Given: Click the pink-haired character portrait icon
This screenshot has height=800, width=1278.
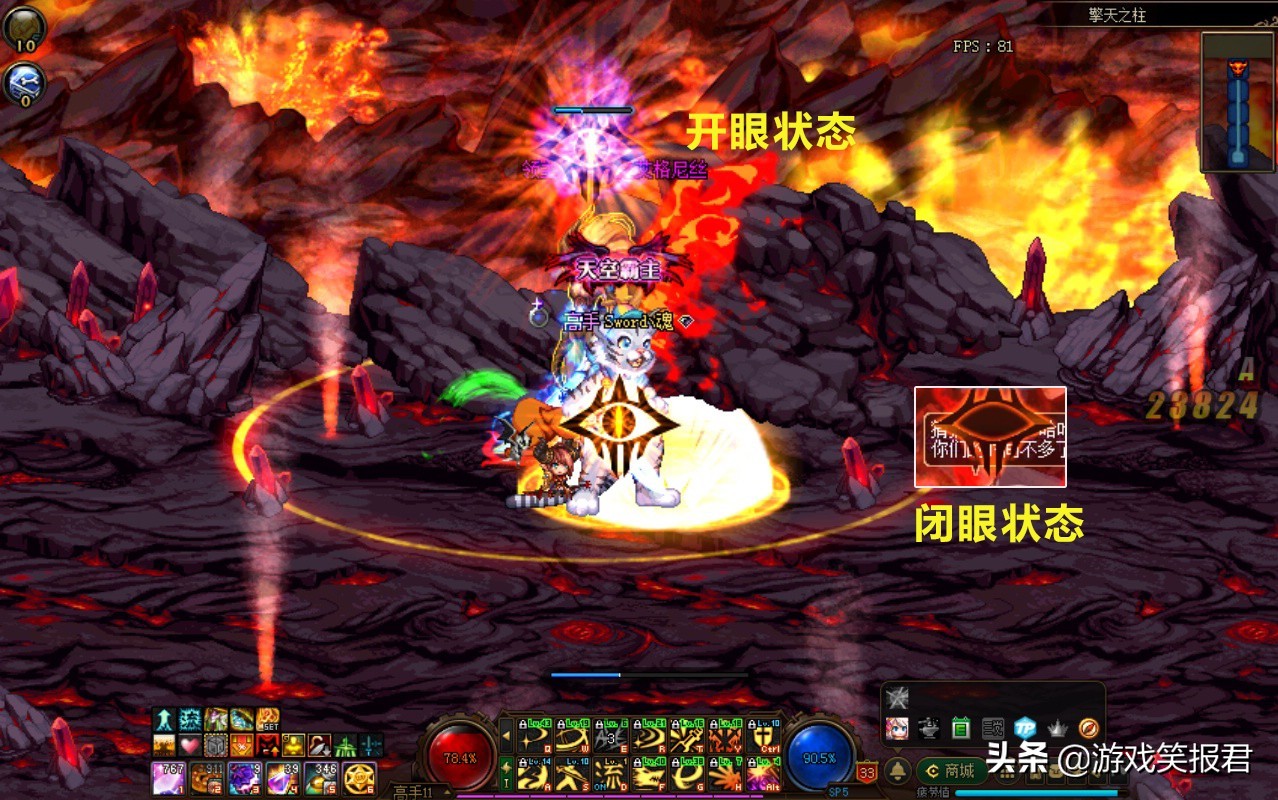Looking at the screenshot, I should [897, 728].
